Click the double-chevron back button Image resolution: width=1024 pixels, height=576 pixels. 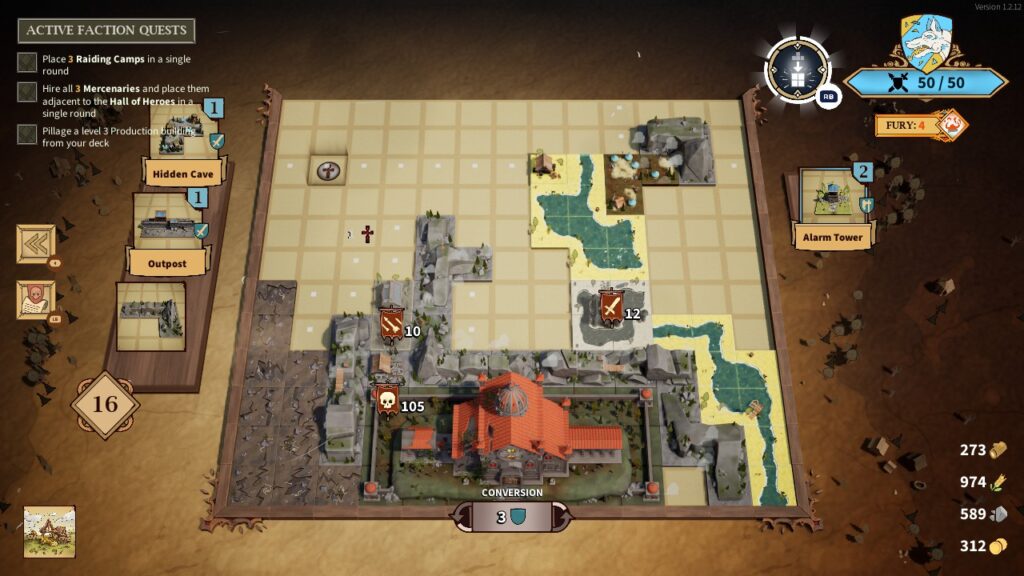pos(36,244)
